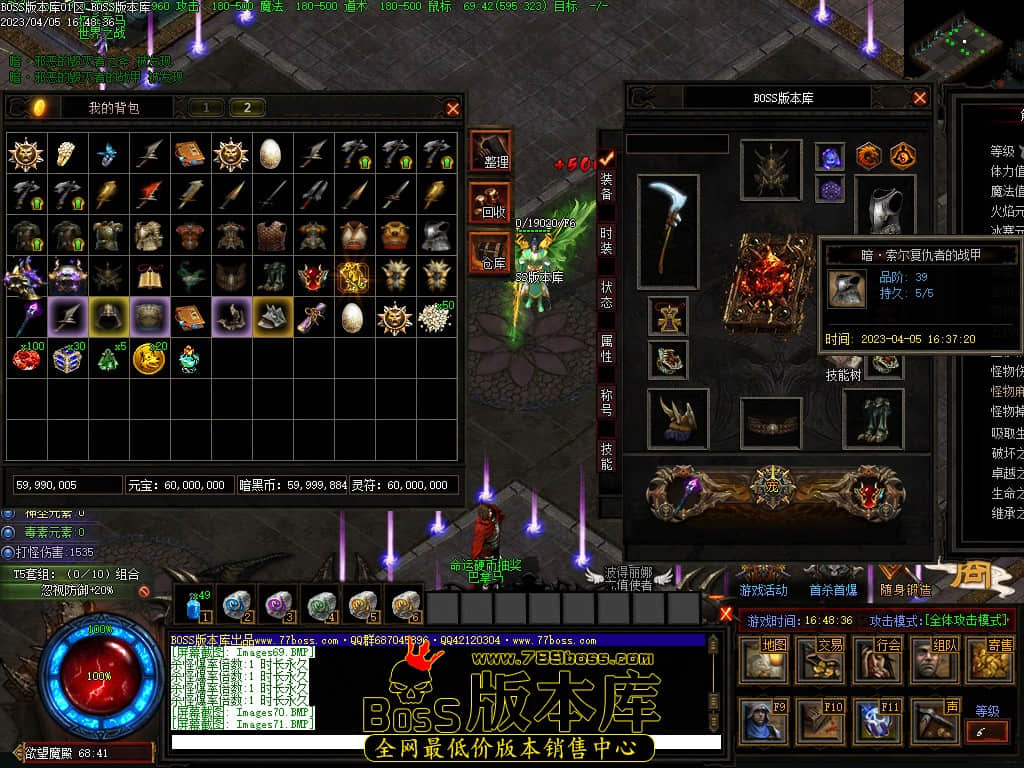Open the 游戏活动 game events menu
Image resolution: width=1024 pixels, height=768 pixels.
pos(765,591)
